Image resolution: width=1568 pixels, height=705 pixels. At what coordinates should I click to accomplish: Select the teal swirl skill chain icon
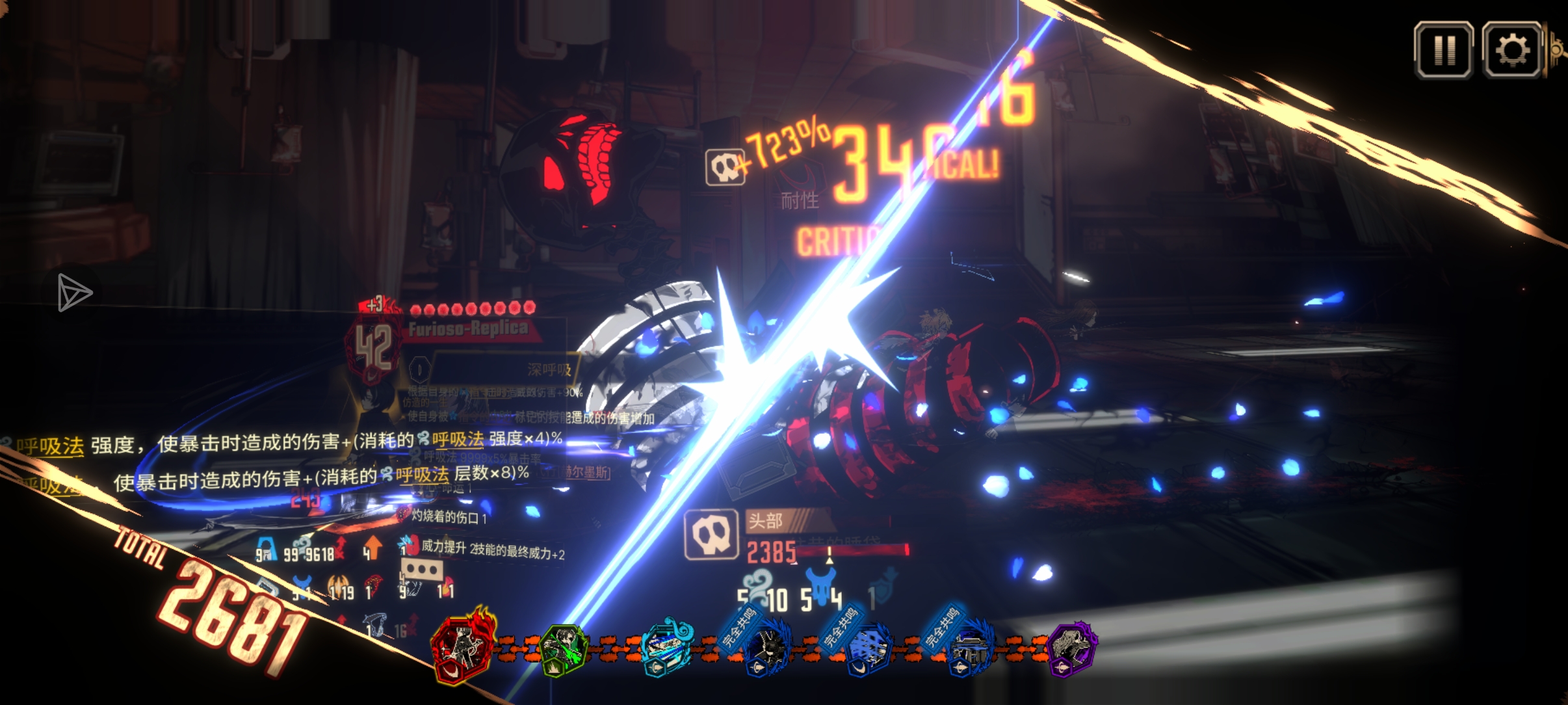click(x=666, y=648)
